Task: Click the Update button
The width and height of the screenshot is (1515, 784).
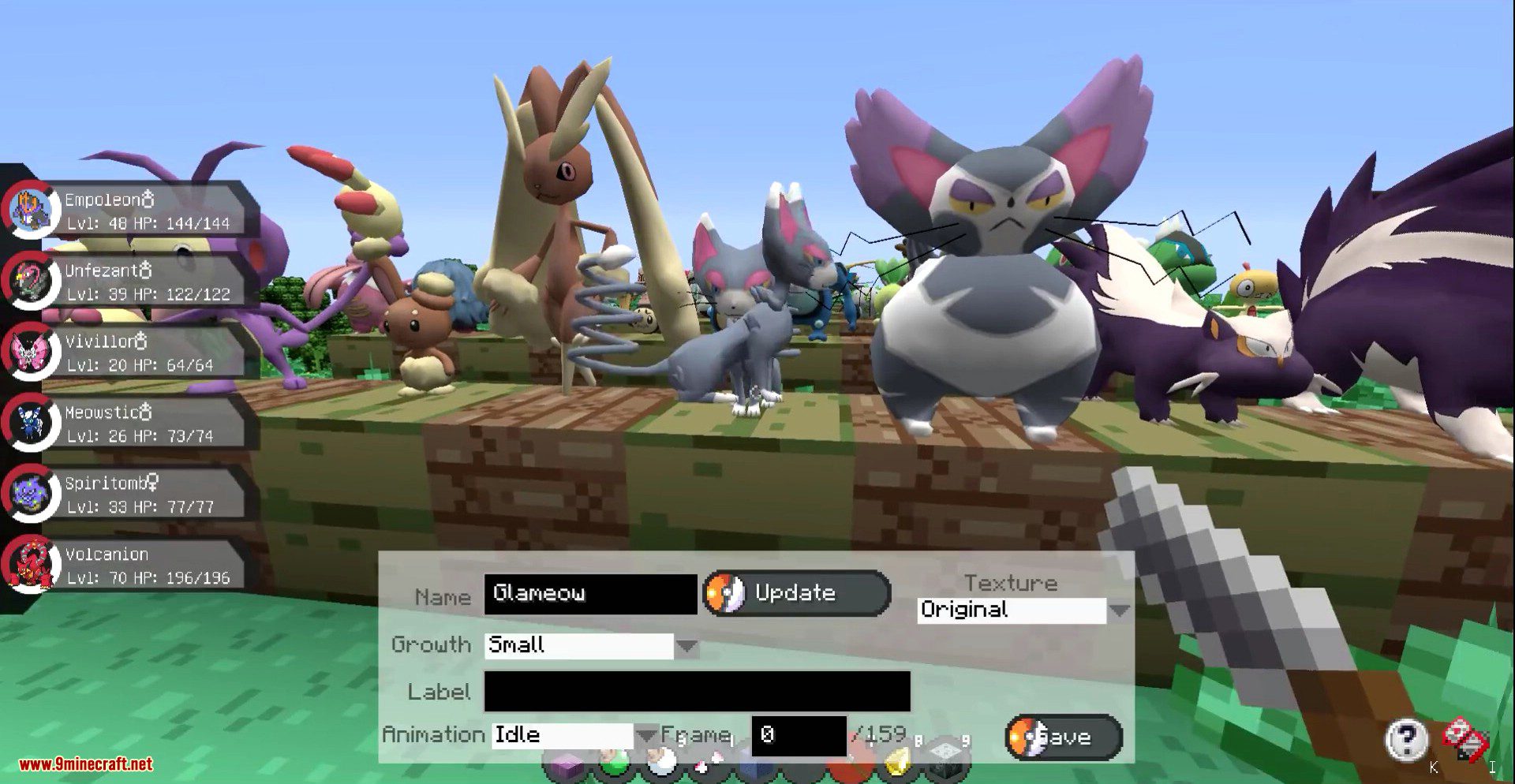Action: tap(797, 593)
